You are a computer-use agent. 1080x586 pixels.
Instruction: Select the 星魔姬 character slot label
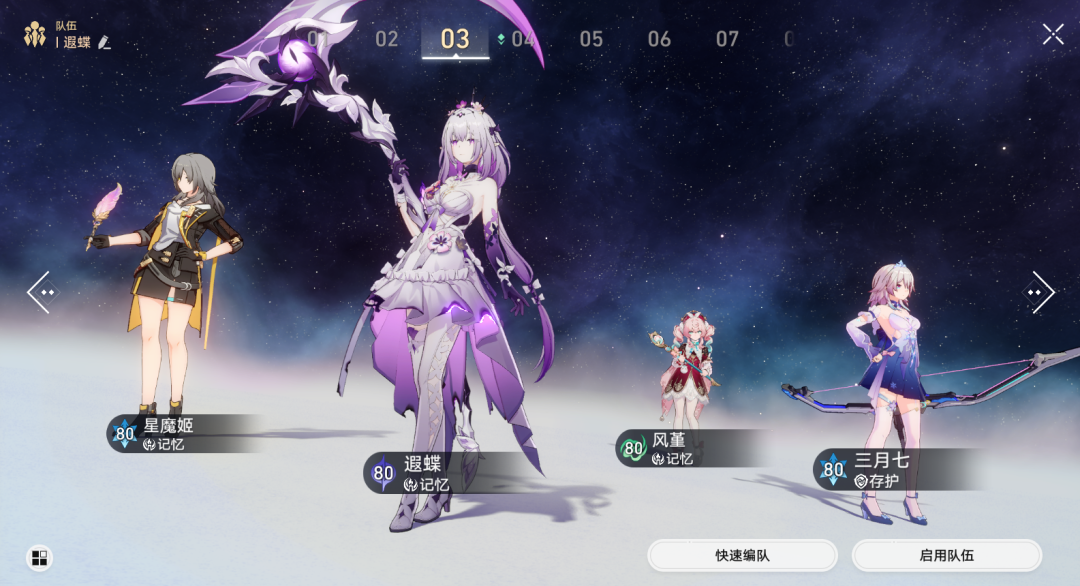tap(170, 434)
